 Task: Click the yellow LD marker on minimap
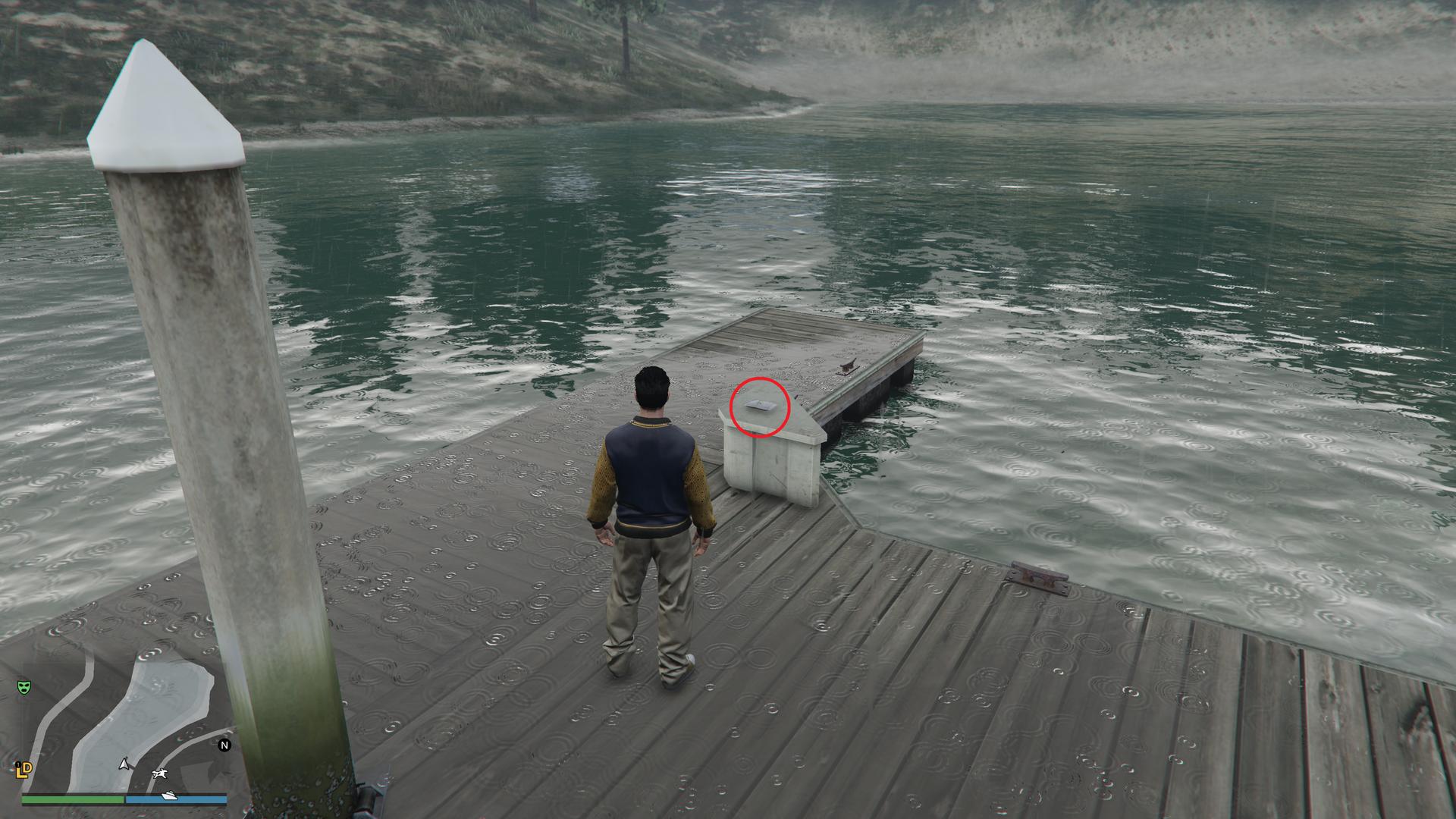point(24,770)
